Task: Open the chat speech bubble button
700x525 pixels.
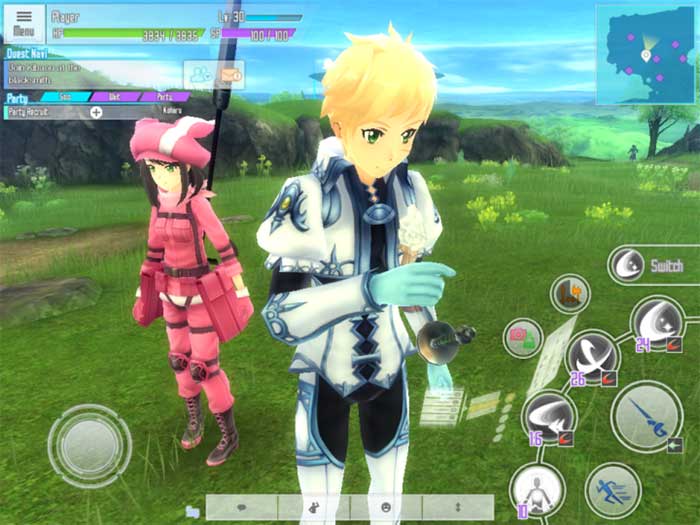Action: click(x=243, y=507)
